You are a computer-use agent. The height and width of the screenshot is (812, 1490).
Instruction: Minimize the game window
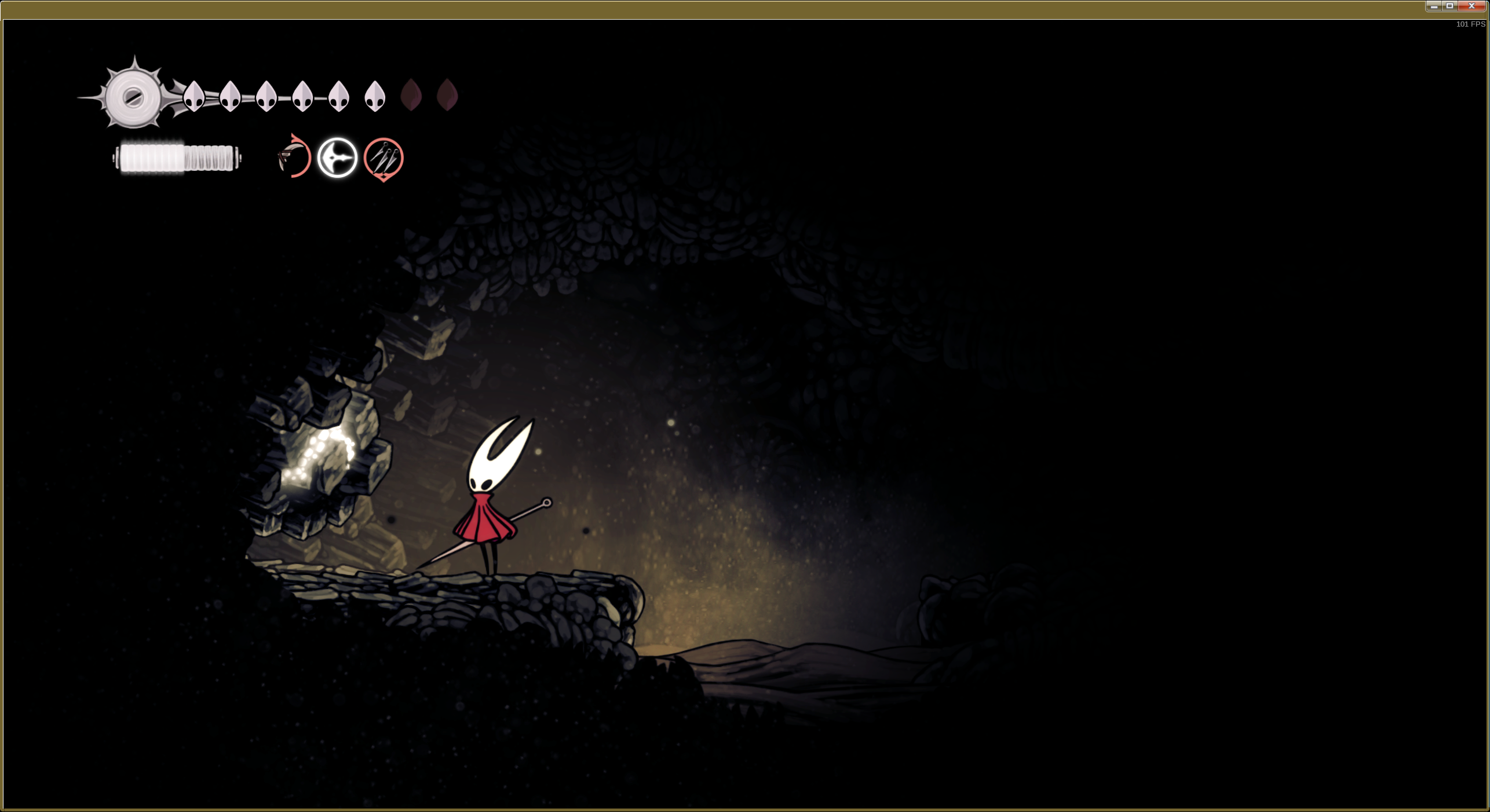click(x=1434, y=6)
